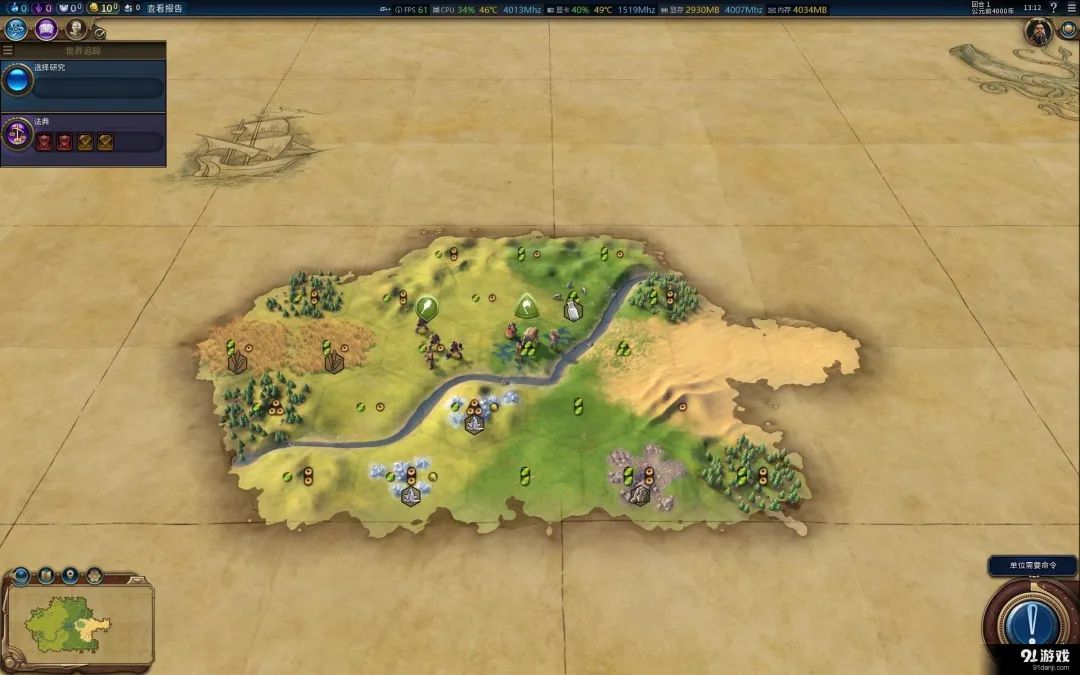1080x675 pixels.
Task: Open the civics tree button
Action: (x=46, y=29)
